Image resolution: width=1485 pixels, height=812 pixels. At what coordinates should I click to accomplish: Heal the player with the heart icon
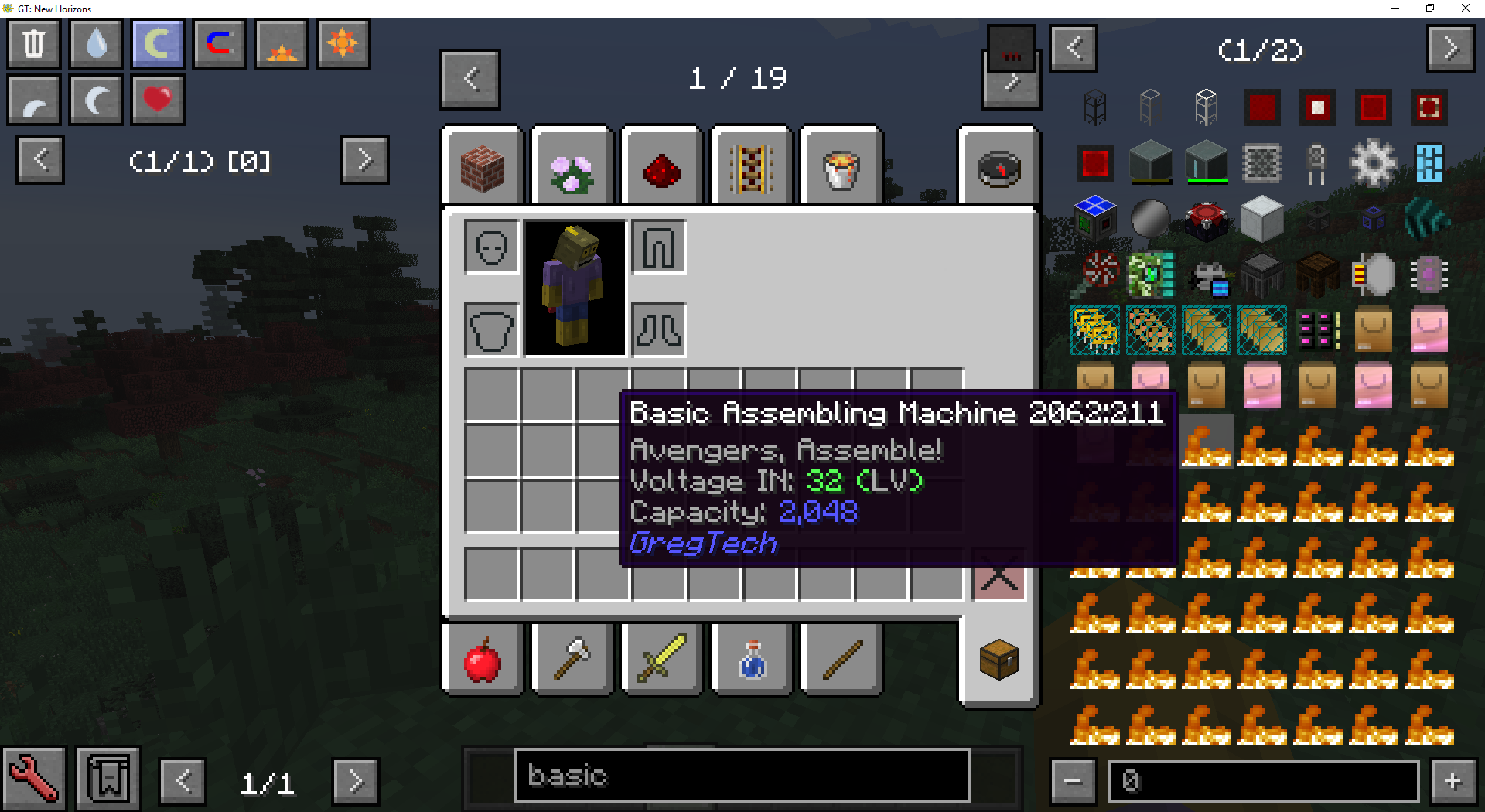pyautogui.click(x=157, y=100)
